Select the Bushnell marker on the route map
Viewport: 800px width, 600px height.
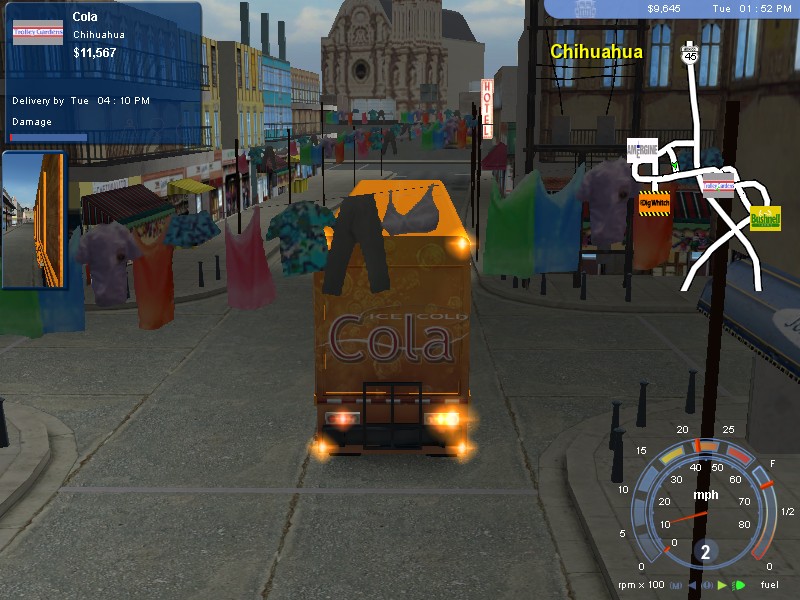point(765,217)
